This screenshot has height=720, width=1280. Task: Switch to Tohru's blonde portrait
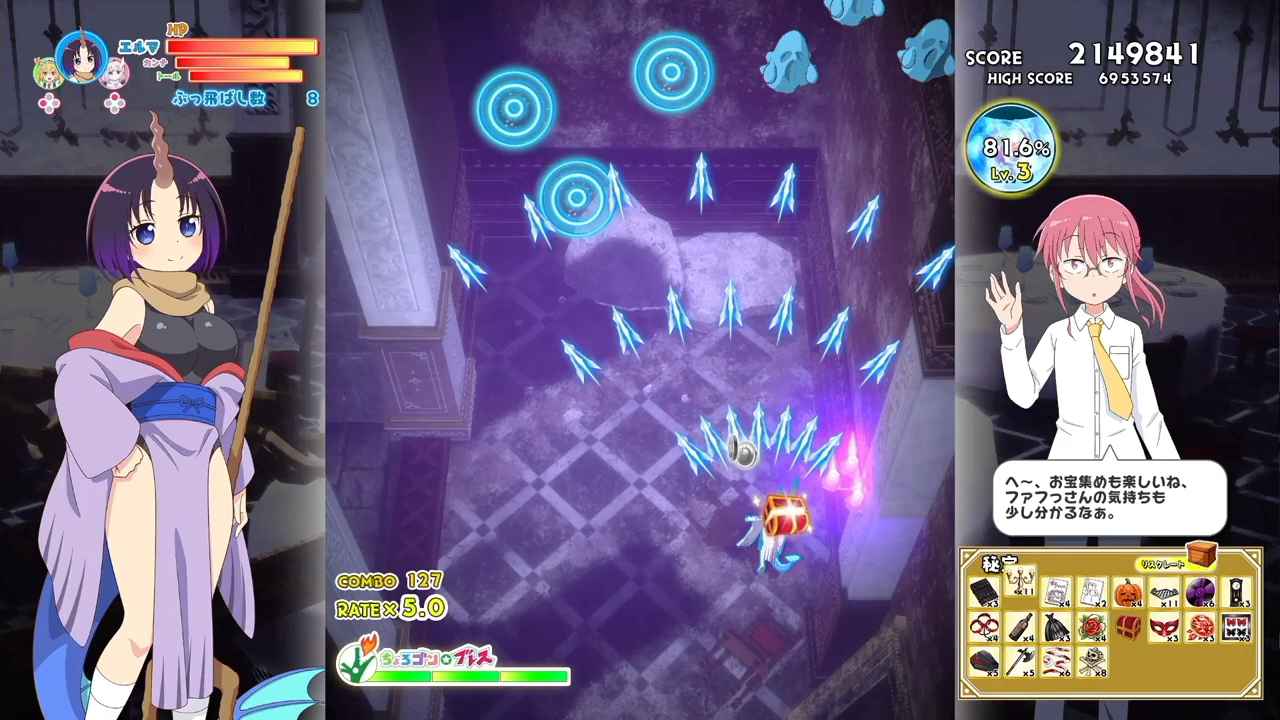(47, 73)
